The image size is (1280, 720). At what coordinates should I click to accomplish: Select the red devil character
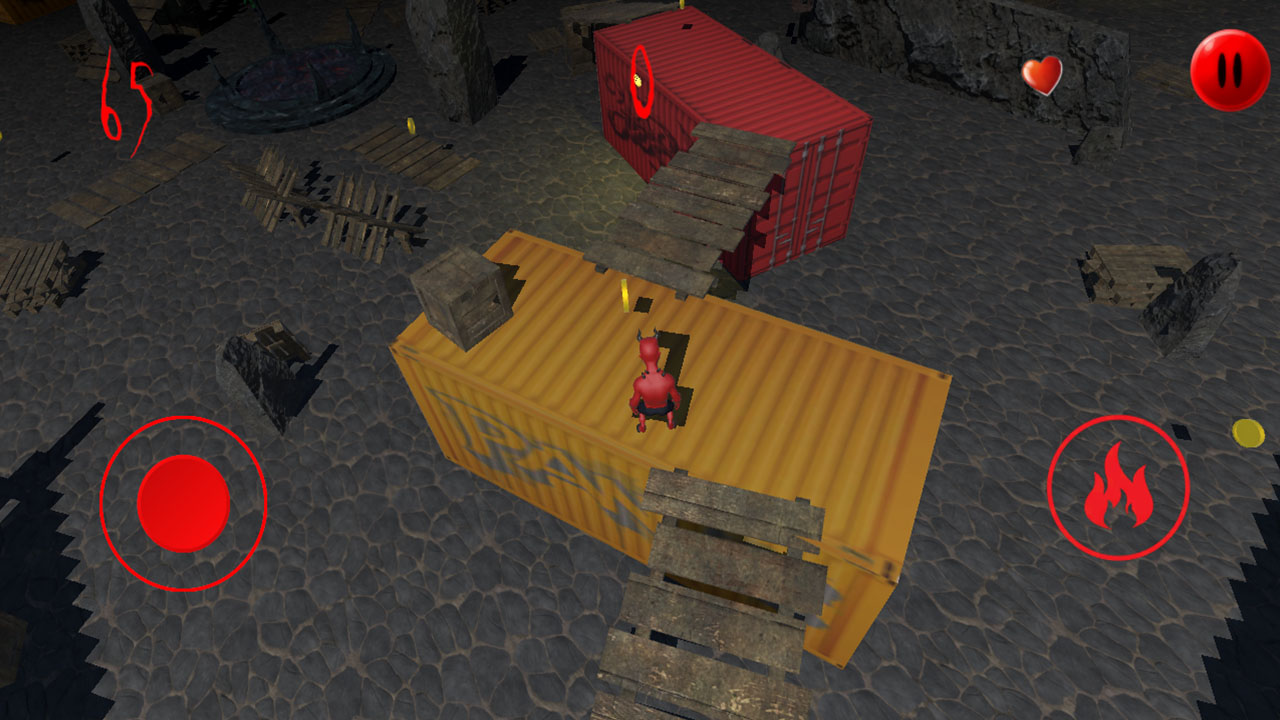pyautogui.click(x=652, y=380)
